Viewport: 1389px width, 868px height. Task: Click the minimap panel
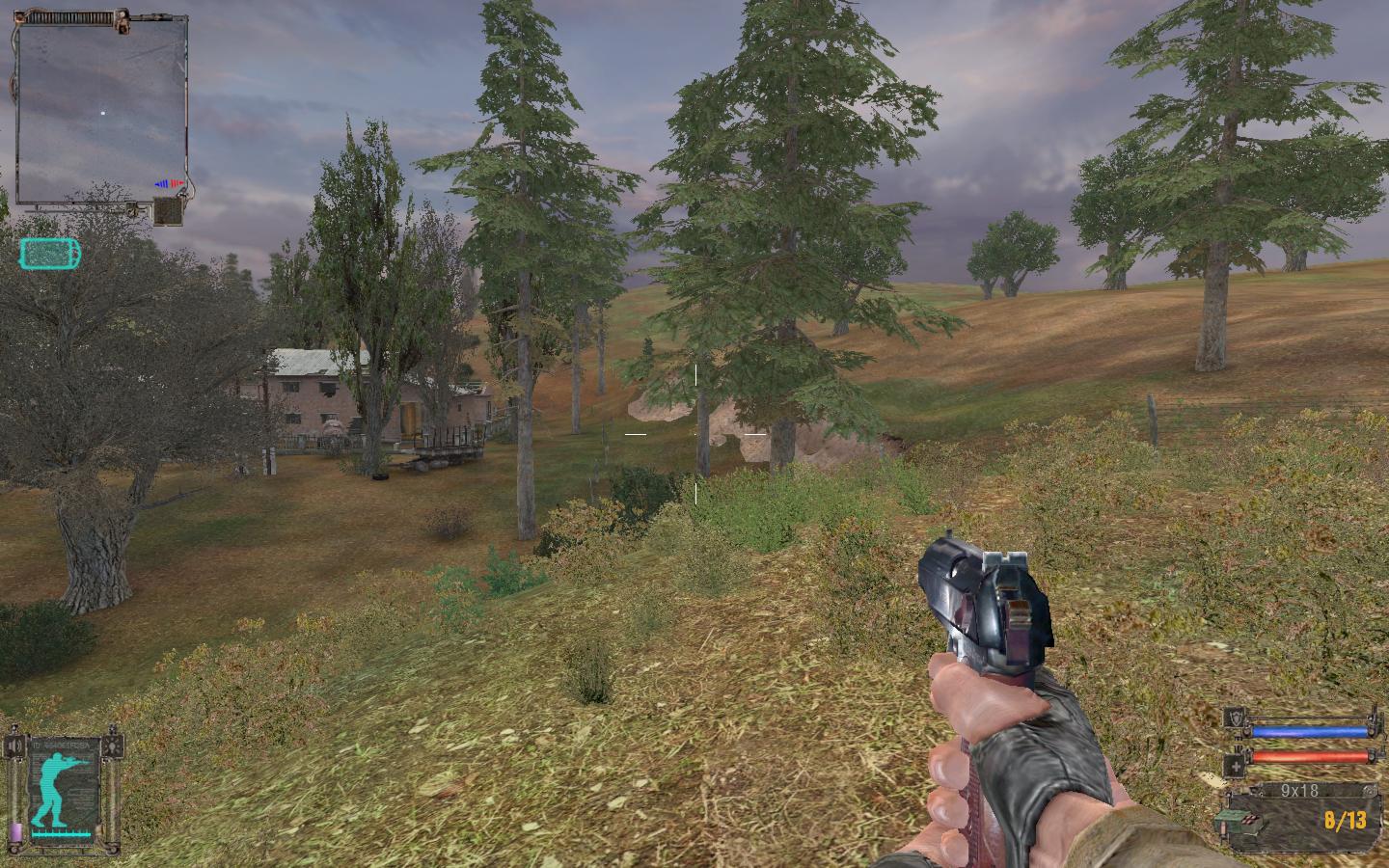[100, 112]
